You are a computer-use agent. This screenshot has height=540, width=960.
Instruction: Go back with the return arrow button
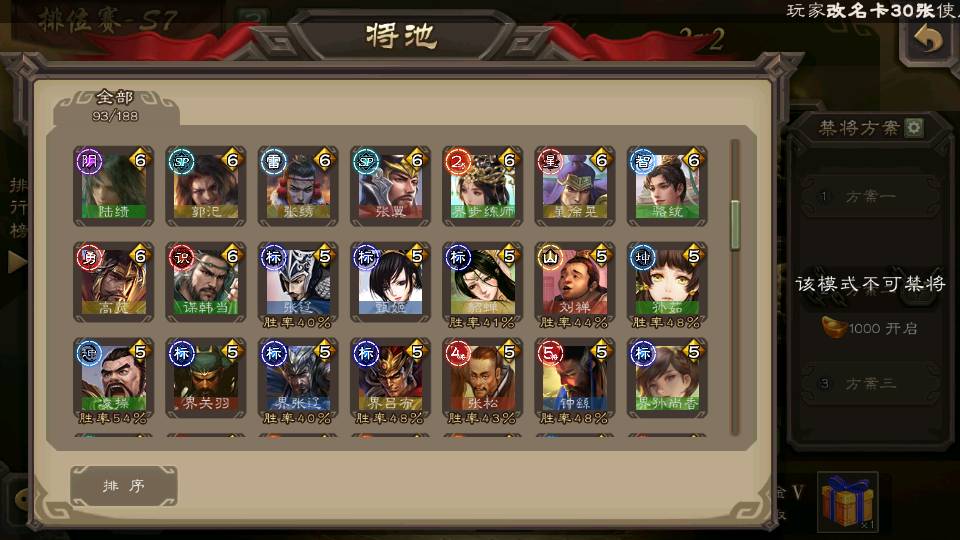(929, 40)
